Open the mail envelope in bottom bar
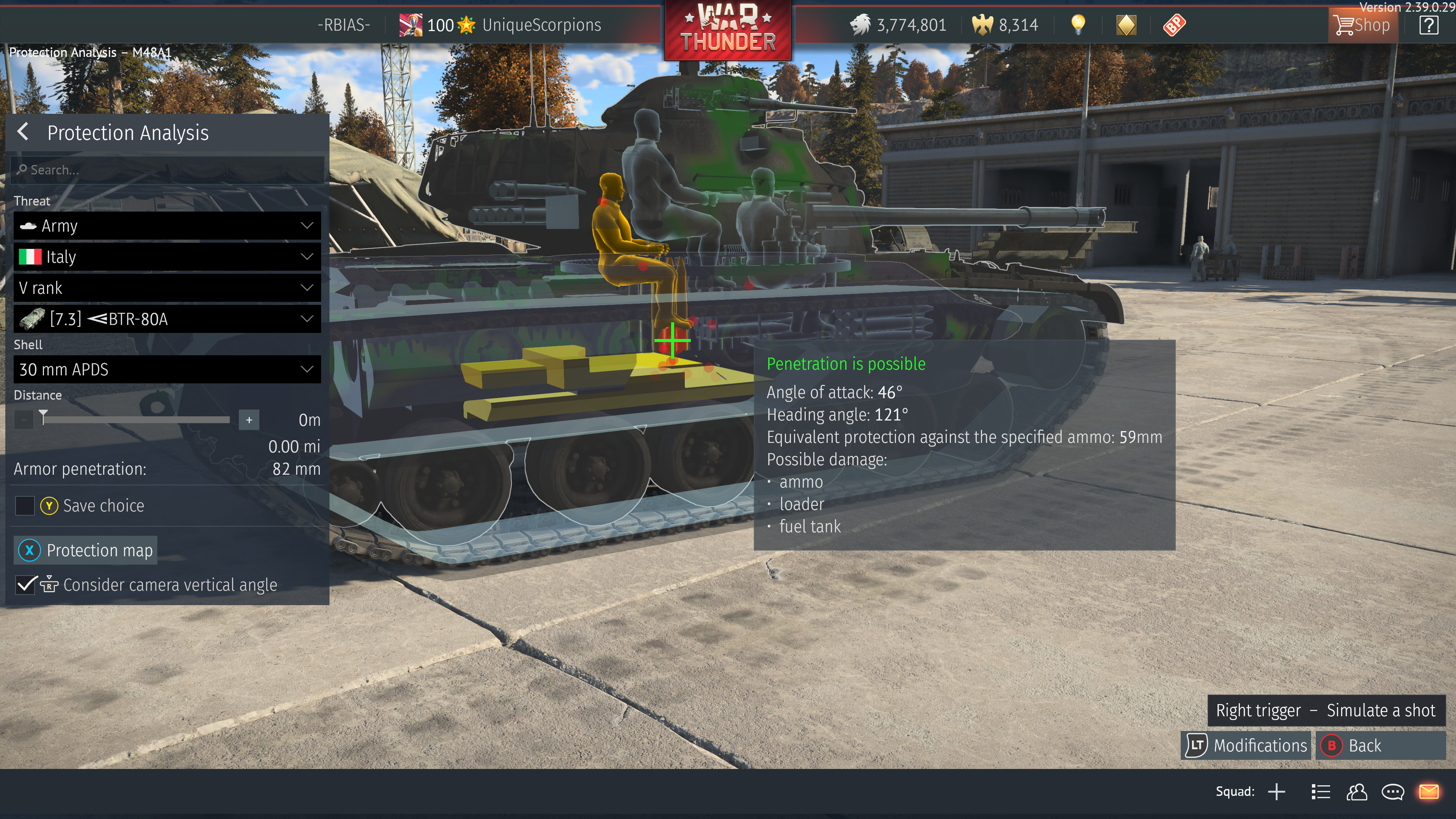1456x819 pixels. coord(1429,792)
